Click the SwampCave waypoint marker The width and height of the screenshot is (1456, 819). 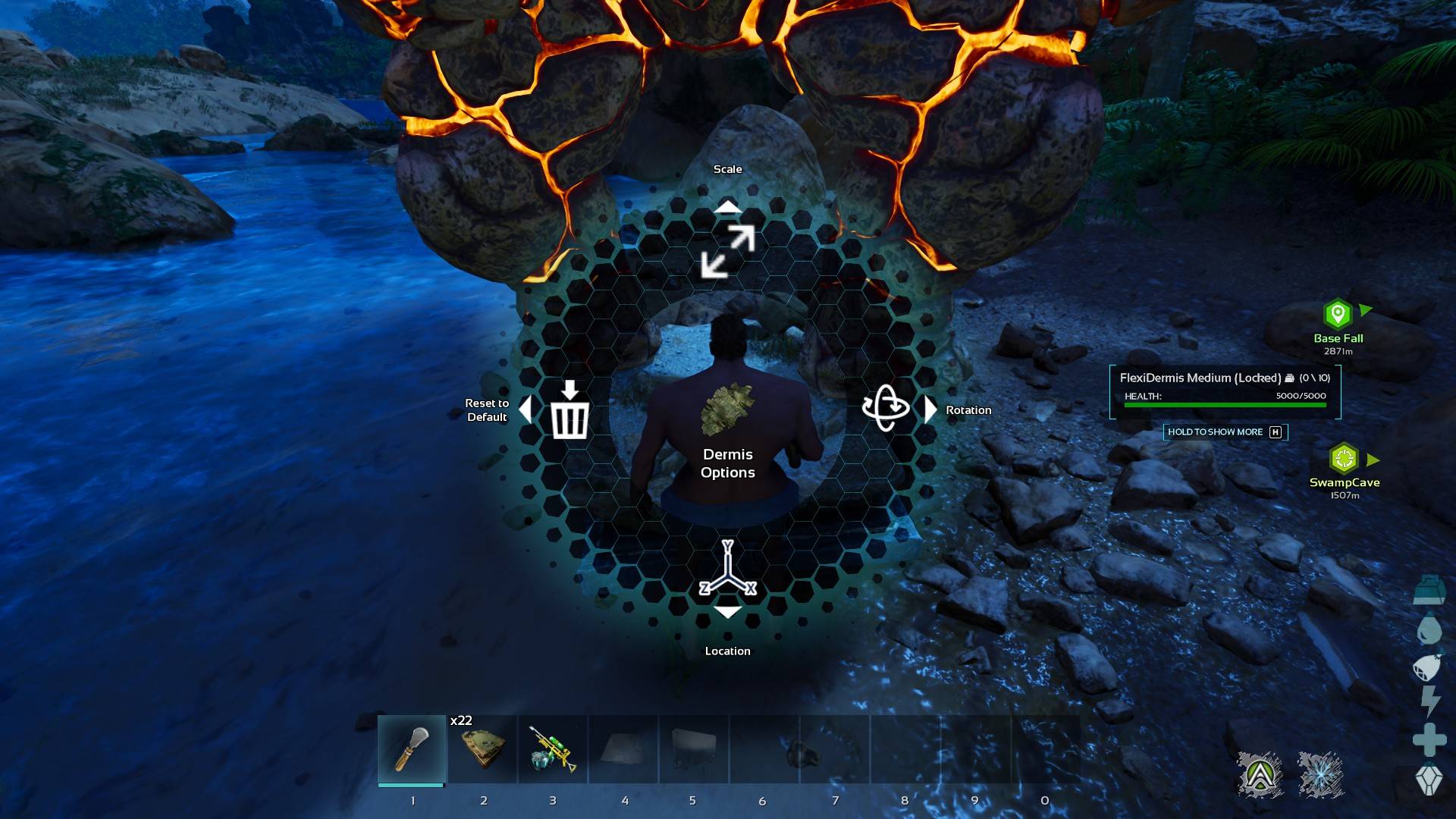1344,459
